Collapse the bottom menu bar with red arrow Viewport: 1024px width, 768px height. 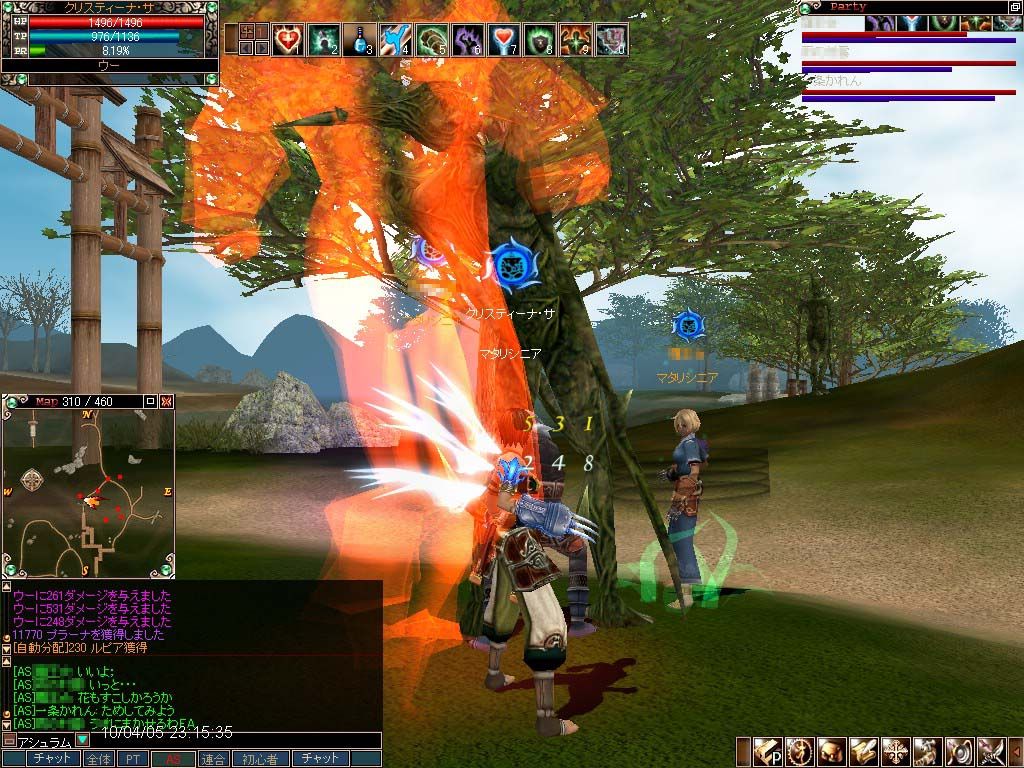coord(1015,751)
